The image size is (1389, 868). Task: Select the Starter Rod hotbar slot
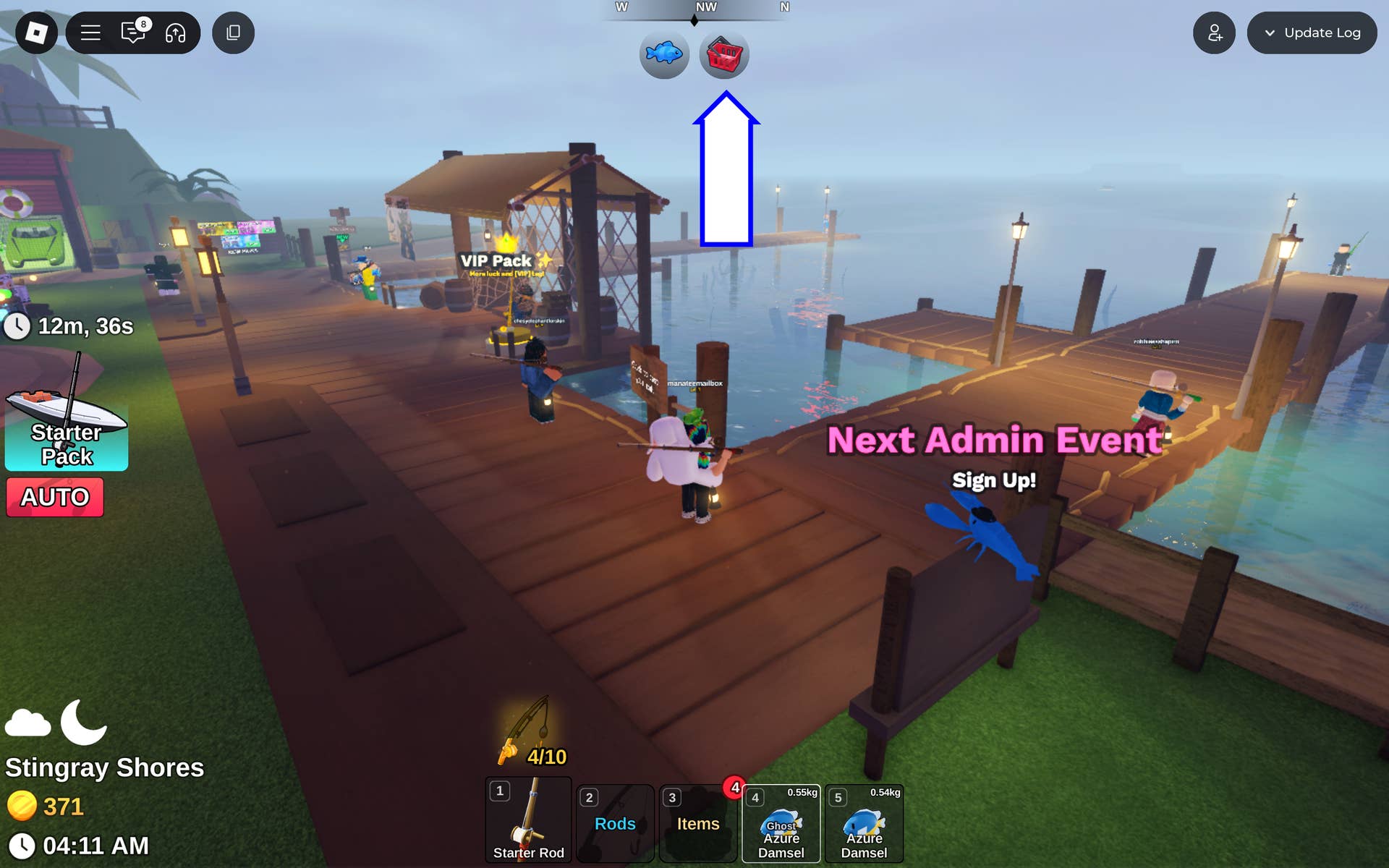pos(529,821)
